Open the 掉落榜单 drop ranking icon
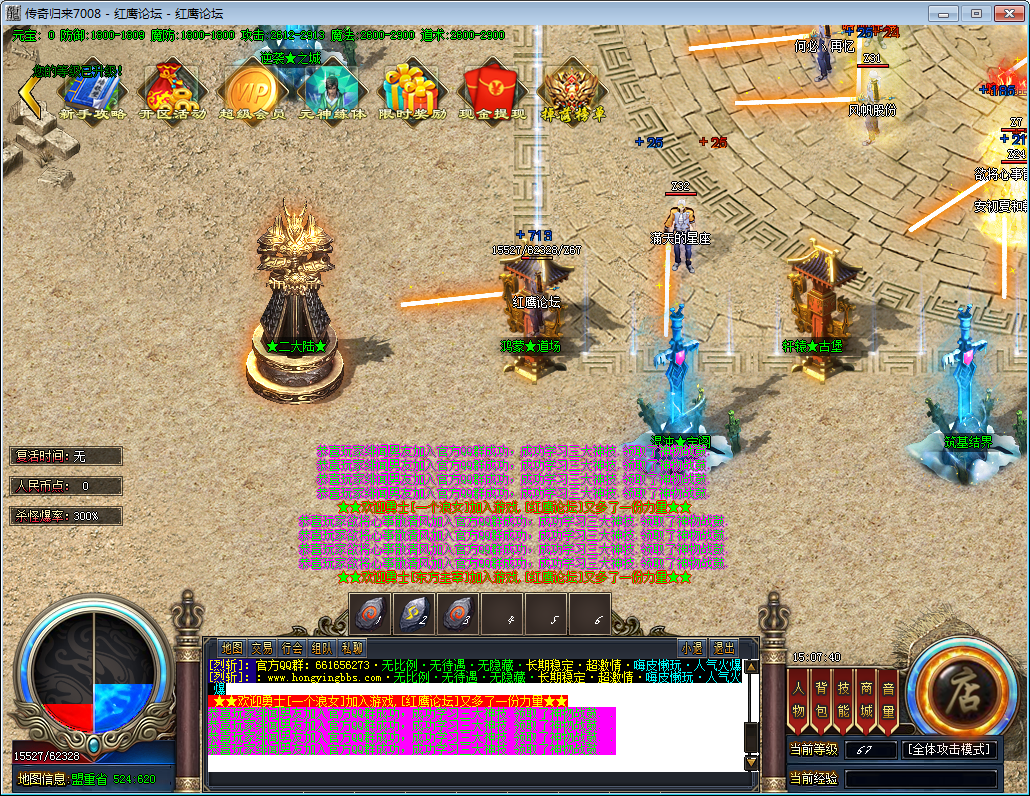1030x796 pixels. coord(572,92)
